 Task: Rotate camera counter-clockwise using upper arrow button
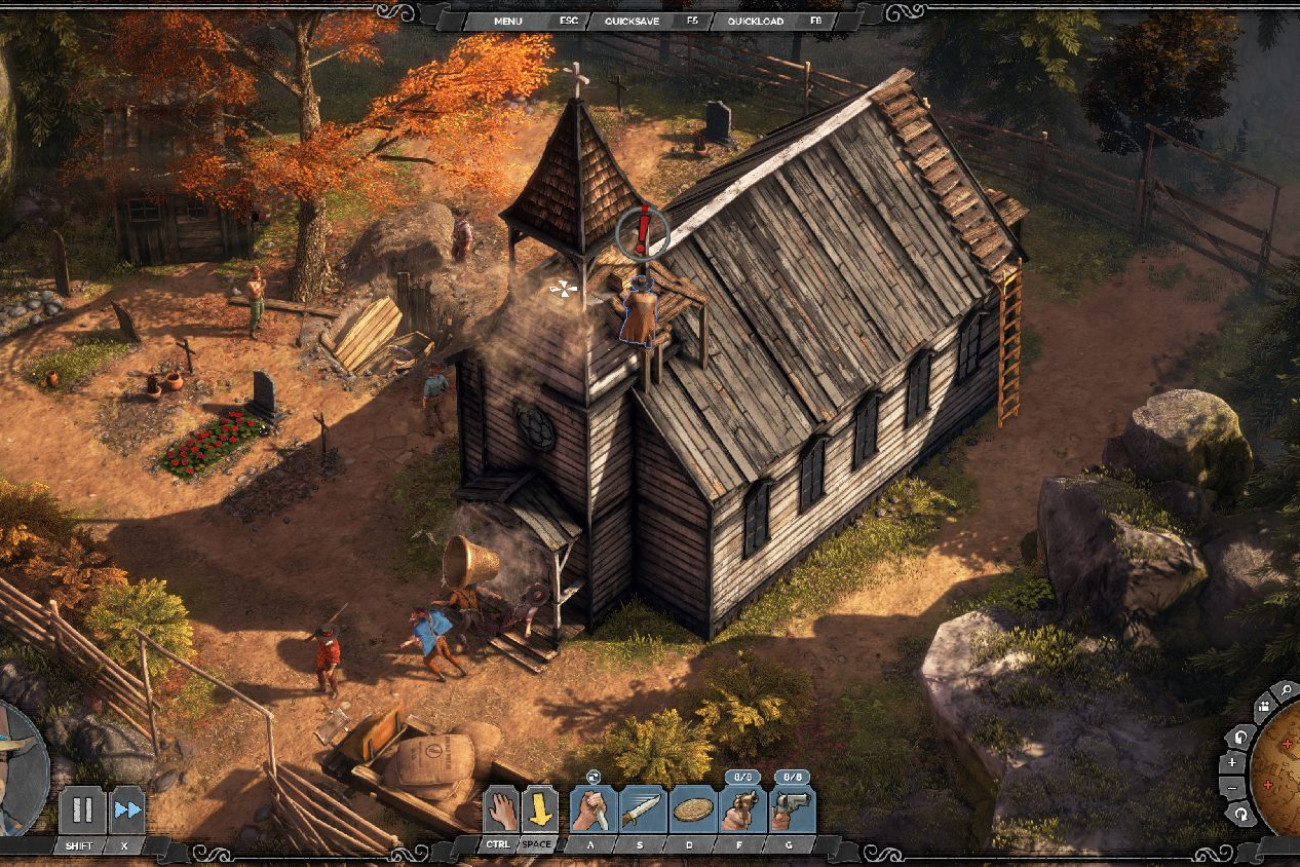1240,736
